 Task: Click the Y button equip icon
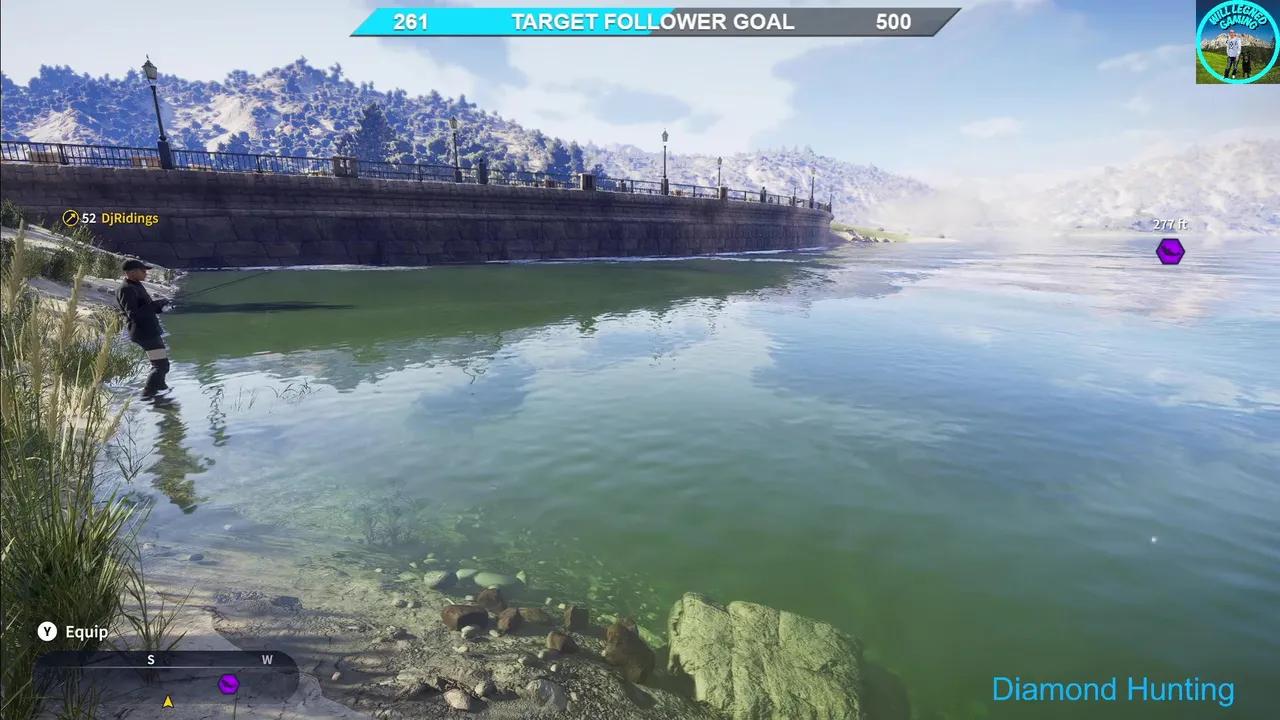[x=45, y=632]
